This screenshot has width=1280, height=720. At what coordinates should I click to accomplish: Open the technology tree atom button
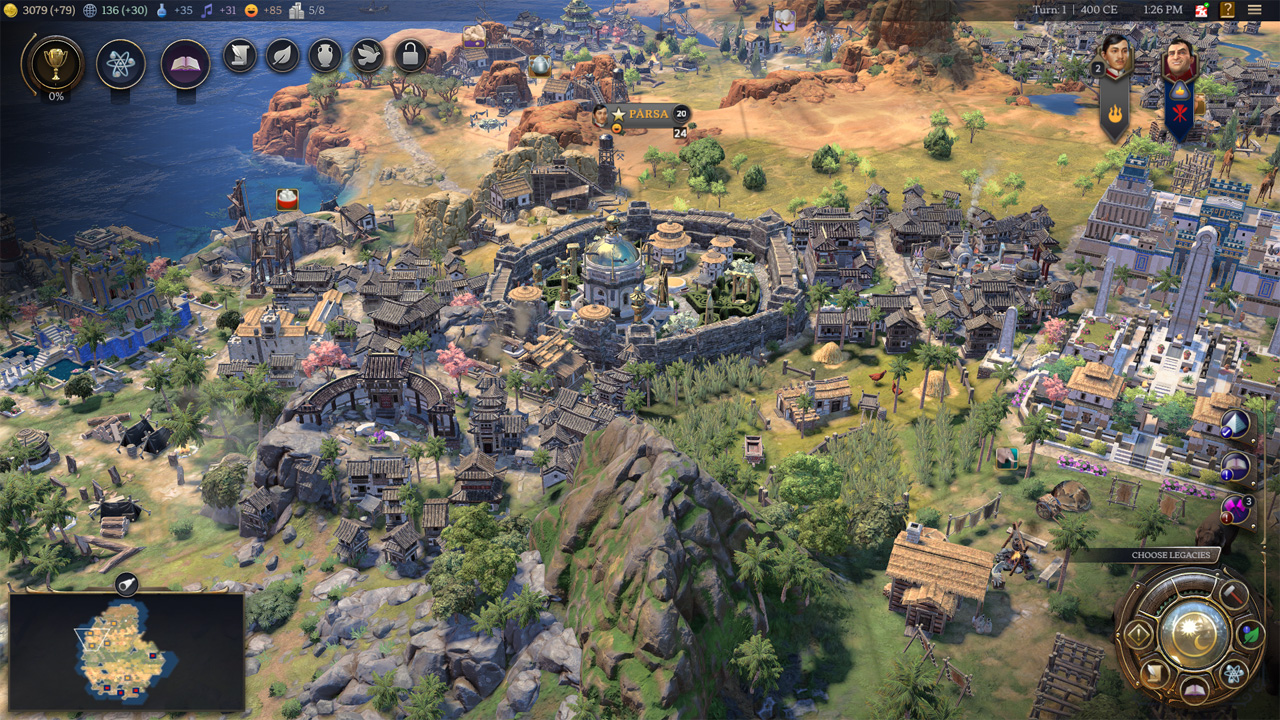121,64
